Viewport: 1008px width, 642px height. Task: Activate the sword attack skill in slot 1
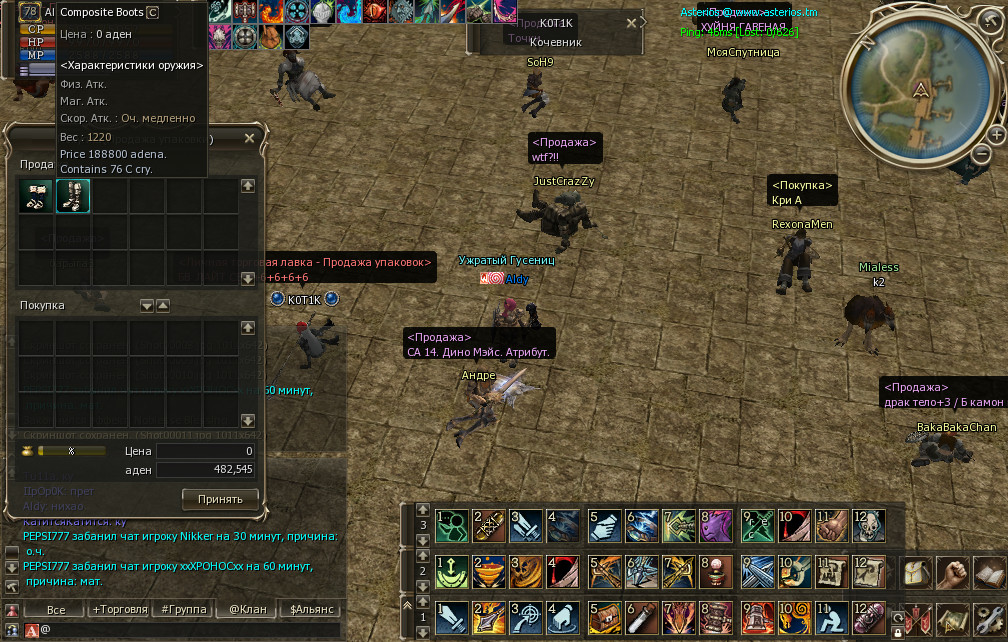[x=449, y=617]
